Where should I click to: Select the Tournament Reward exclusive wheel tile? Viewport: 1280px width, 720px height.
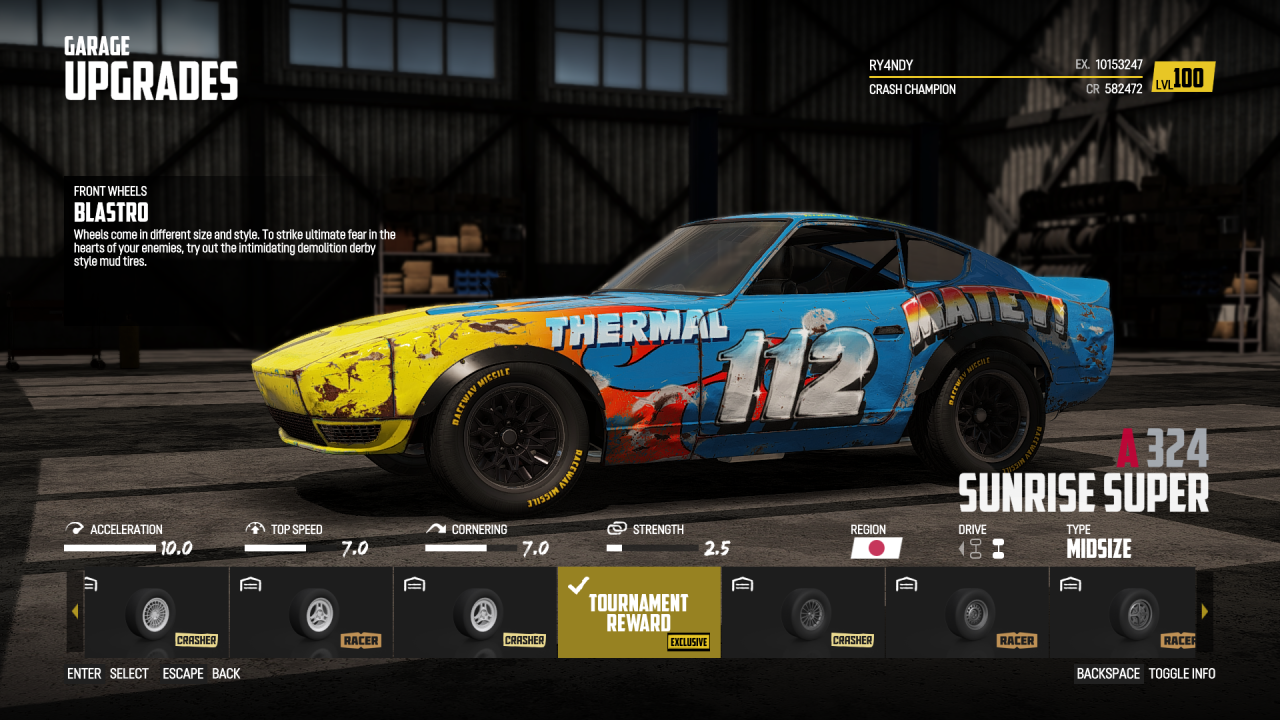pos(639,612)
